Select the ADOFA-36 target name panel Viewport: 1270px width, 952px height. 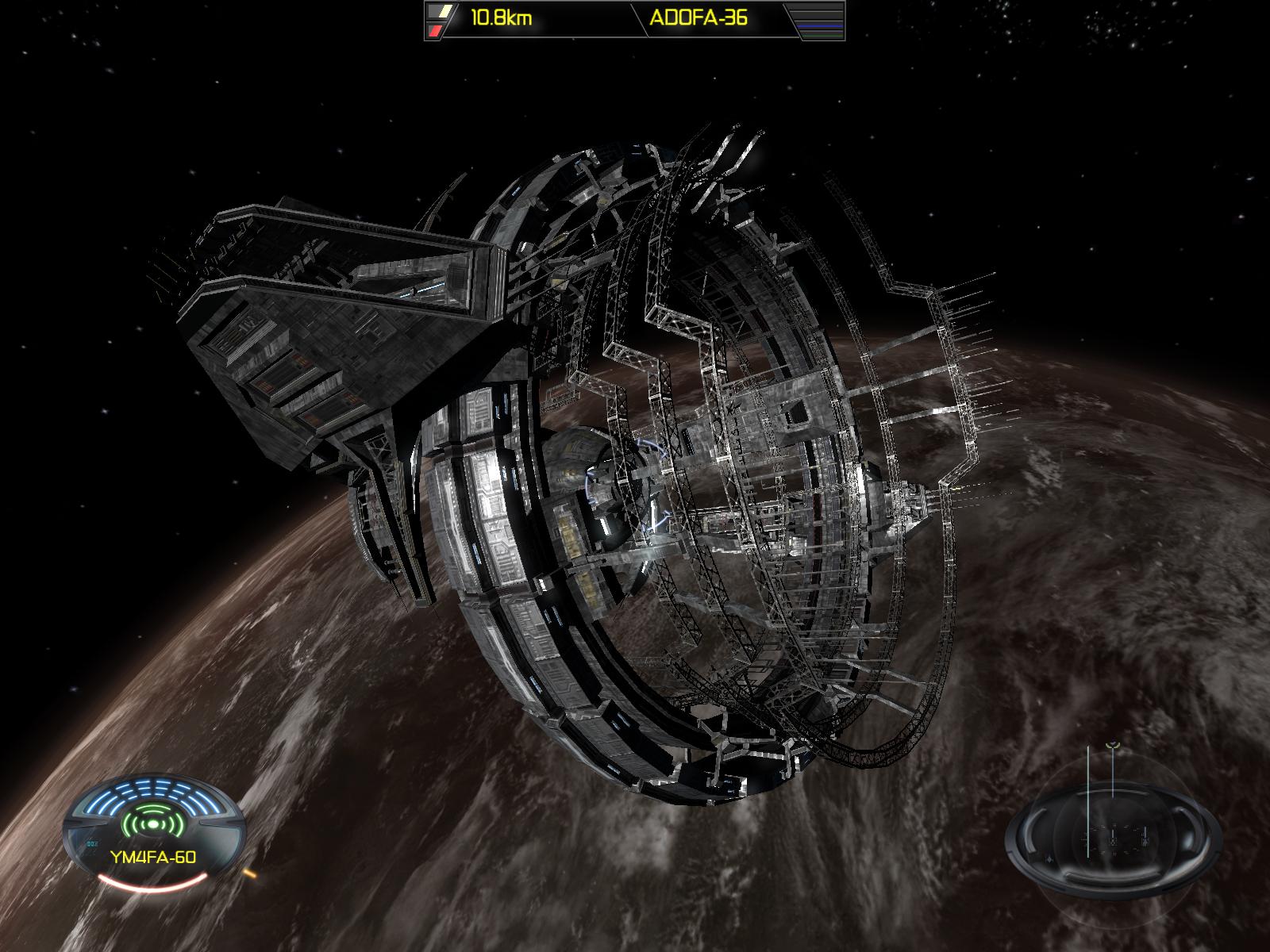click(x=698, y=19)
